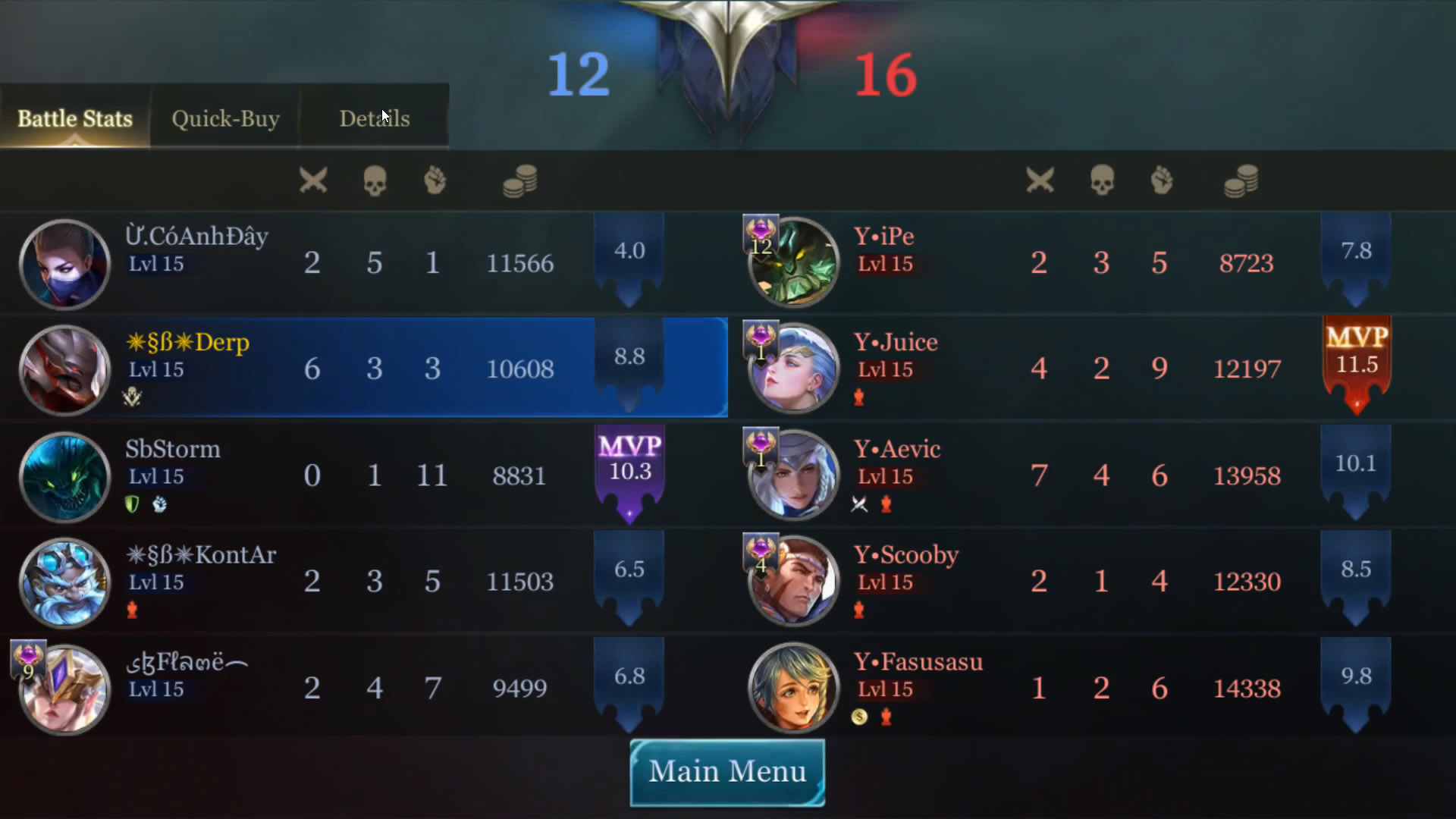Open the Details tab
Viewport: 1456px width, 819px height.
click(x=374, y=118)
